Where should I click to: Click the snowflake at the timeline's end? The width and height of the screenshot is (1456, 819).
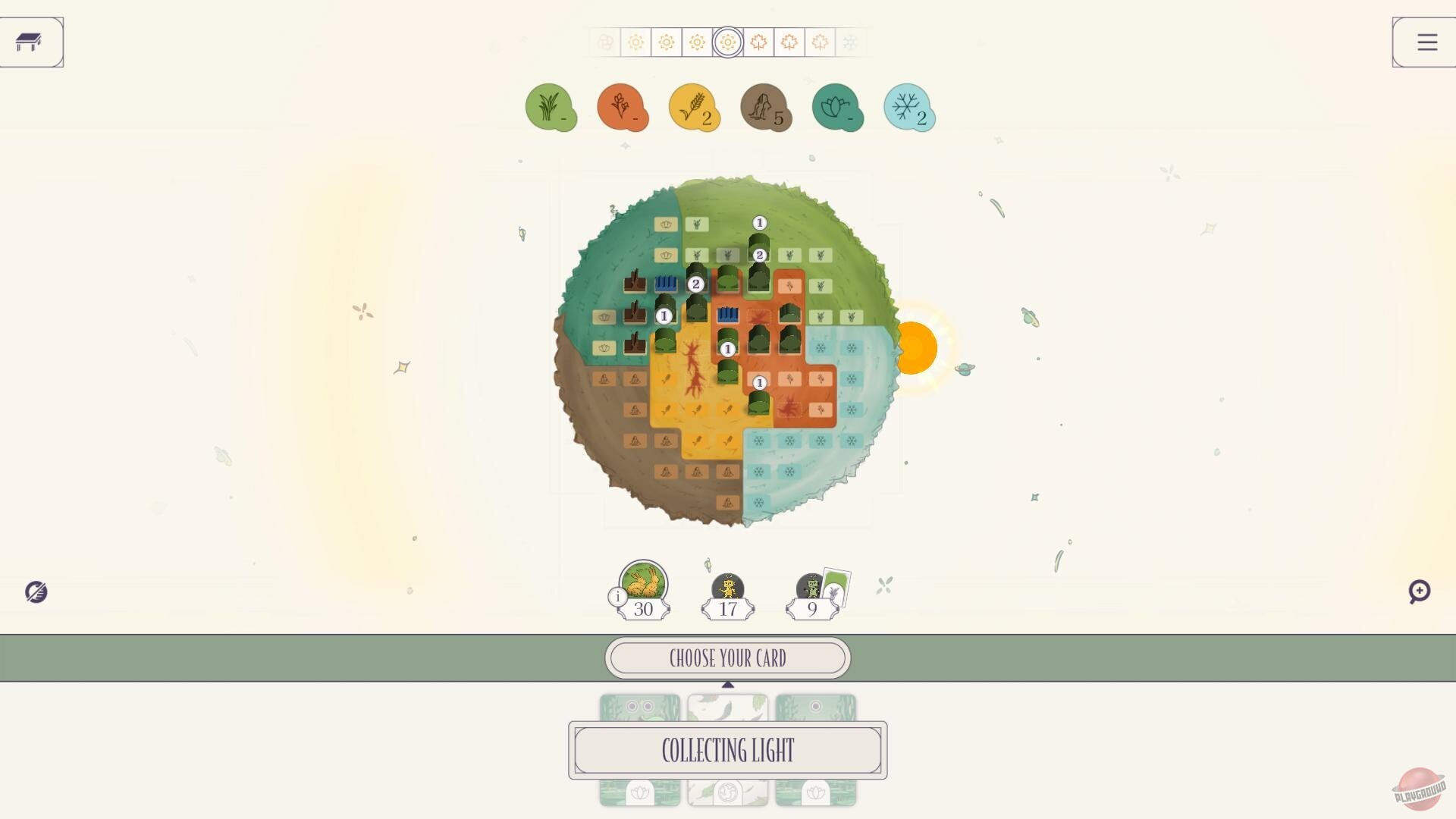(849, 43)
